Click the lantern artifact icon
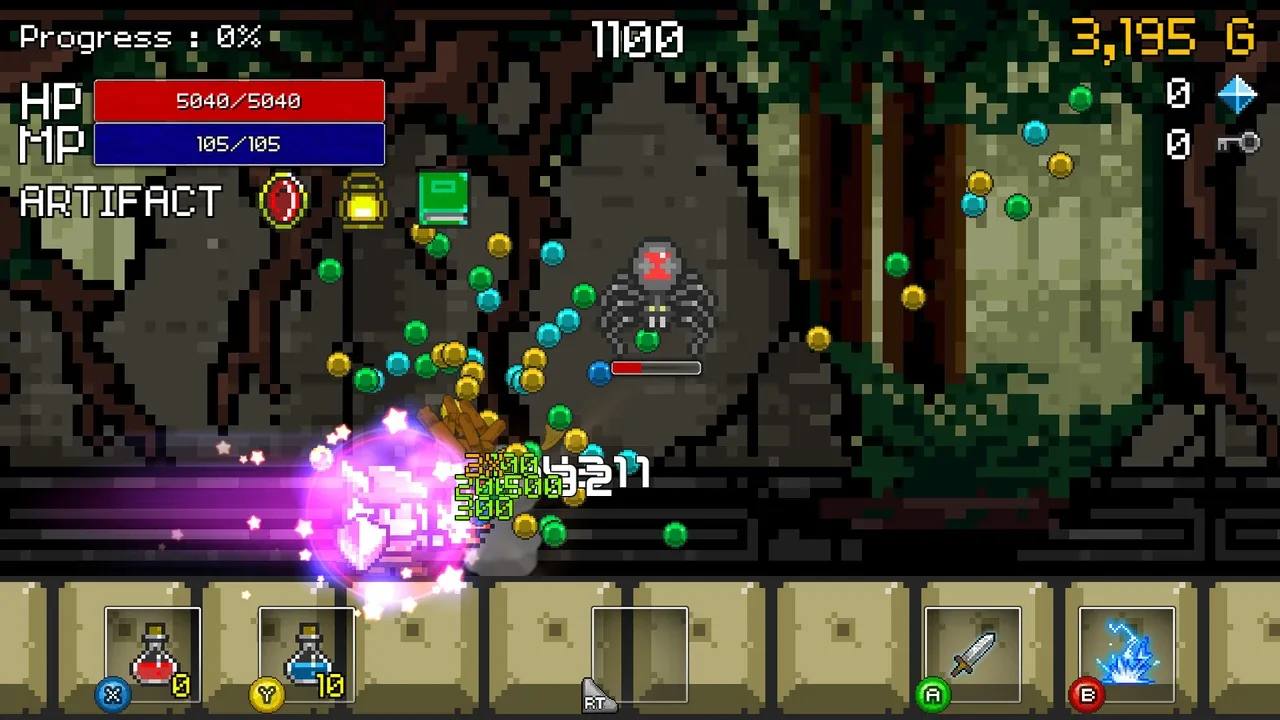The height and width of the screenshot is (720, 1280). point(361,199)
